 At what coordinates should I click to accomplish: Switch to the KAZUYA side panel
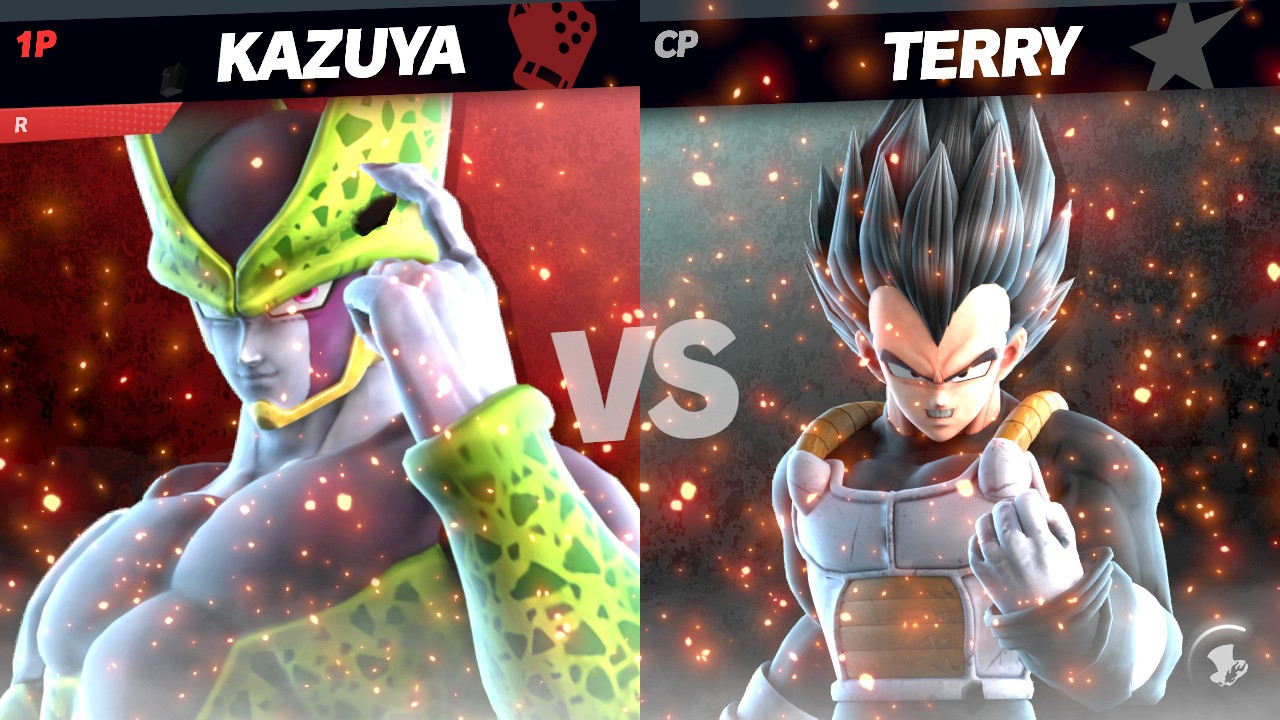point(320,400)
